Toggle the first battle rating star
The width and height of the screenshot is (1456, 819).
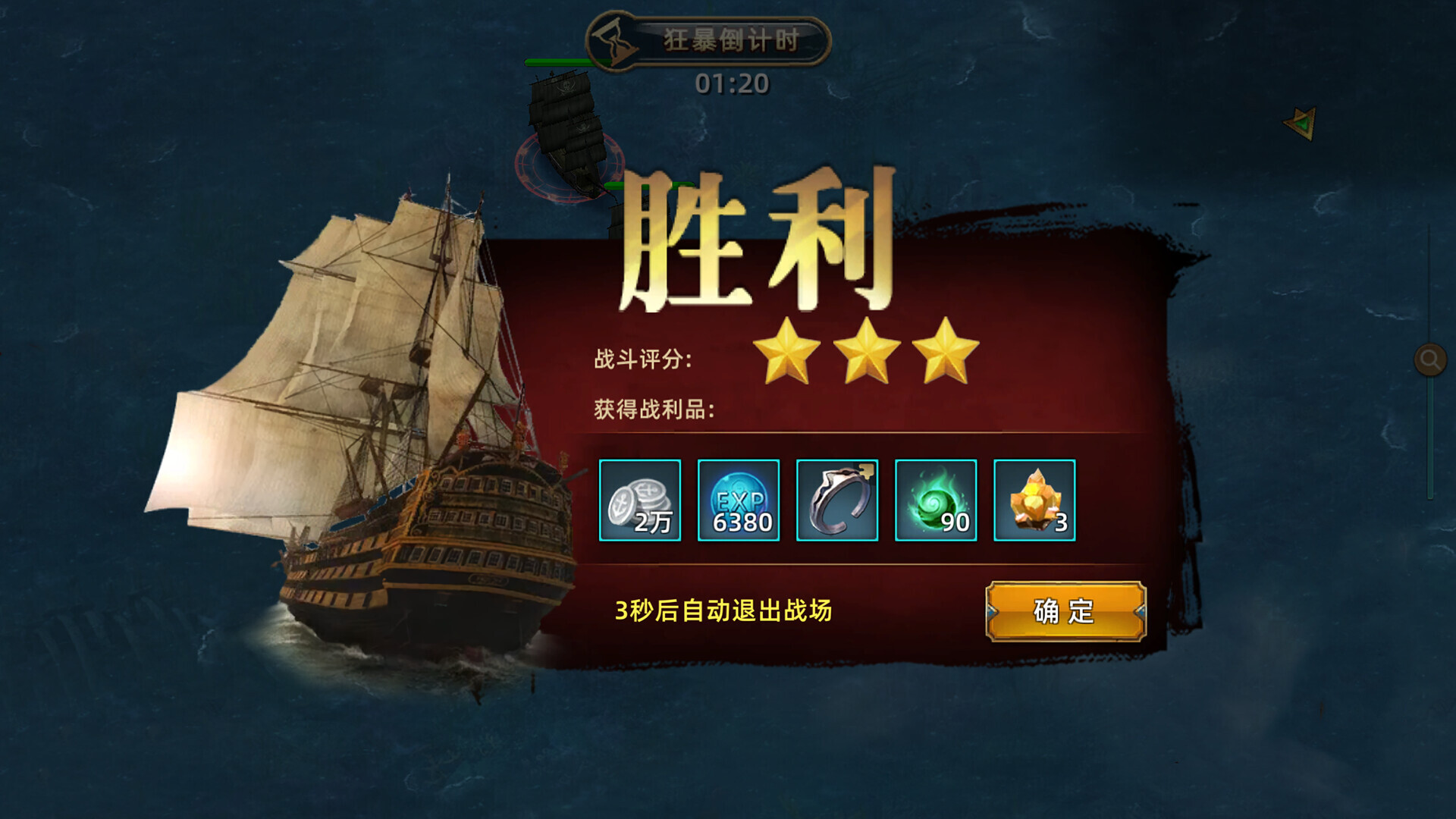[x=786, y=353]
